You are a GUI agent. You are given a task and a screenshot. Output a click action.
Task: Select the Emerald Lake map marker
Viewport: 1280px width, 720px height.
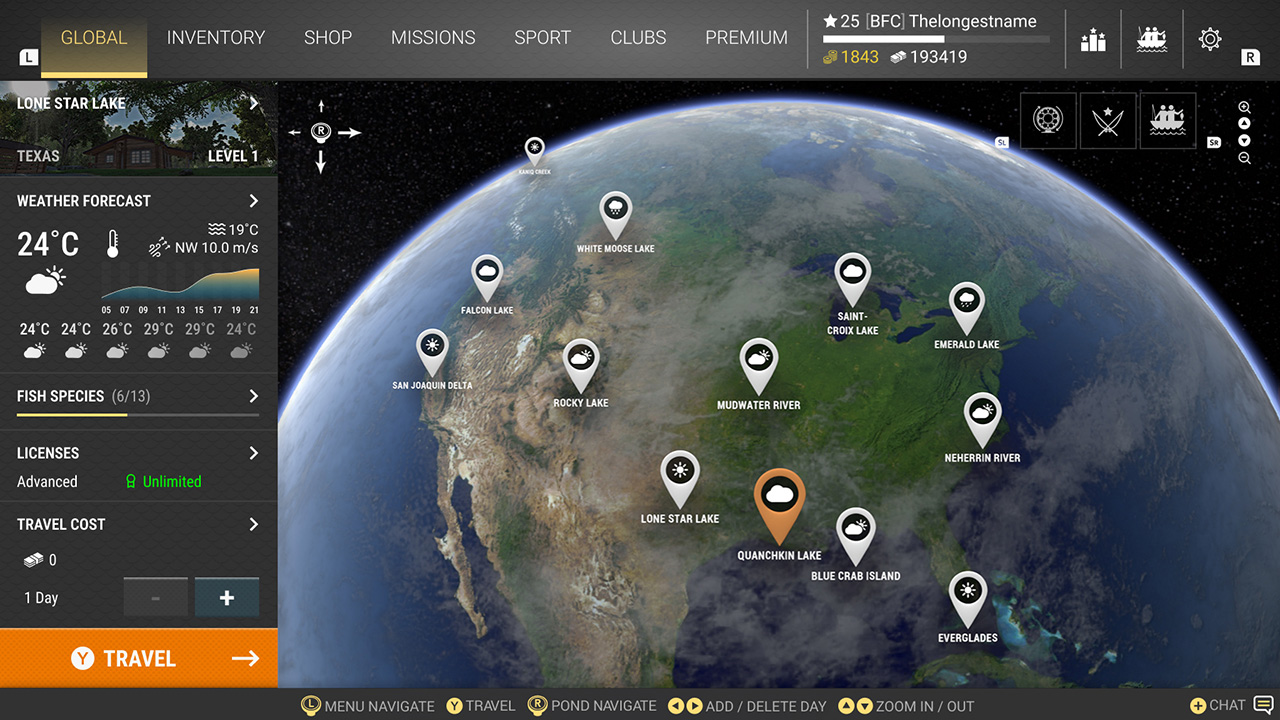click(x=966, y=302)
